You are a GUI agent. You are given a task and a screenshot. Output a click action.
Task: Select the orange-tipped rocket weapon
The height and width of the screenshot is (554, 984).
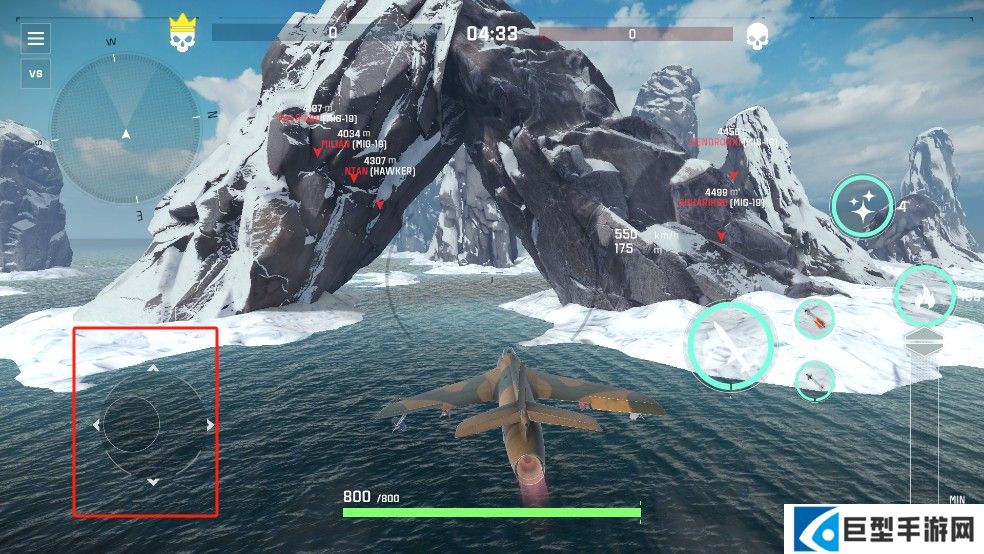(815, 319)
